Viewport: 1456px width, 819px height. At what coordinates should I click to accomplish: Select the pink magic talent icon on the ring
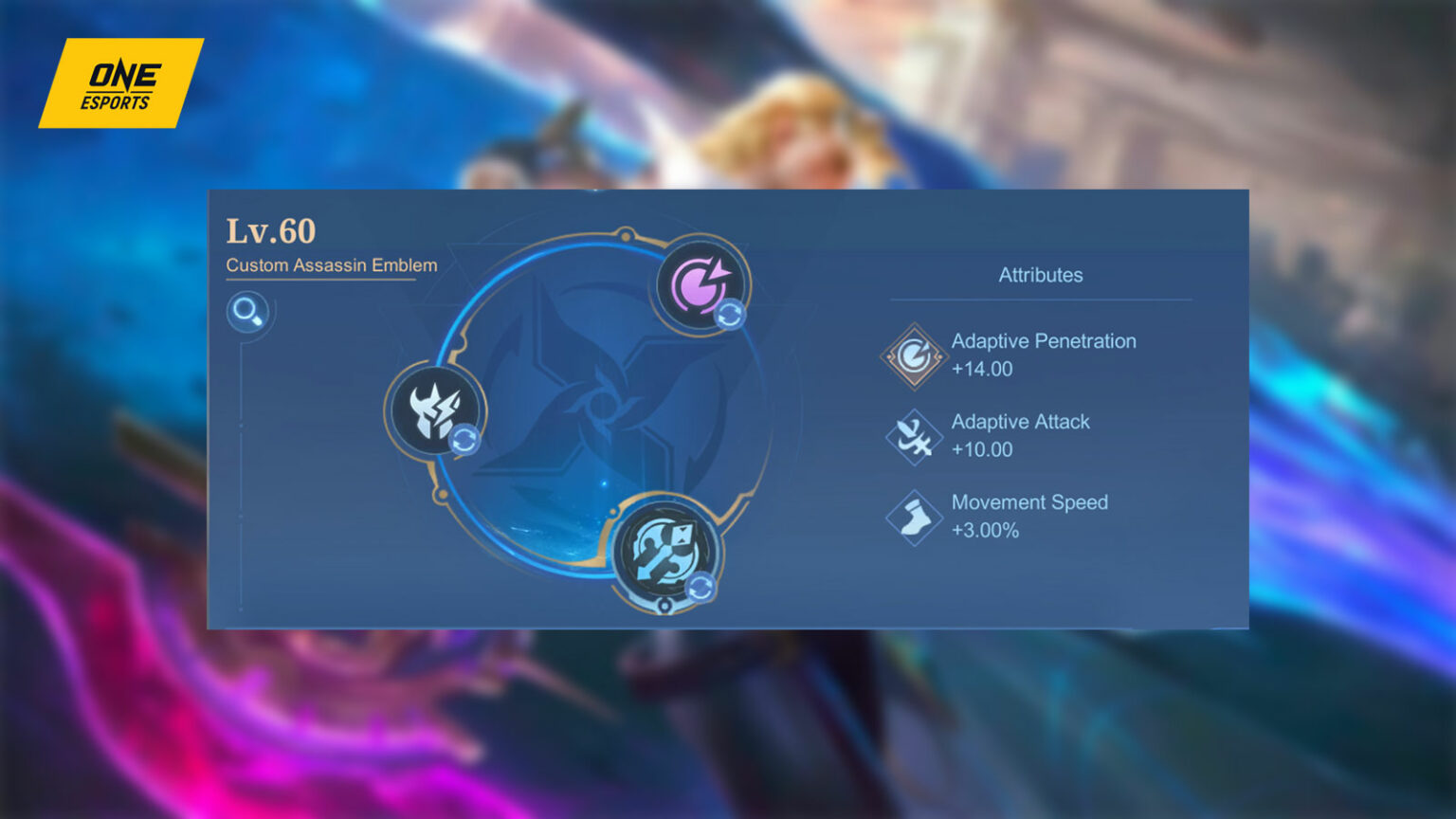pos(699,281)
